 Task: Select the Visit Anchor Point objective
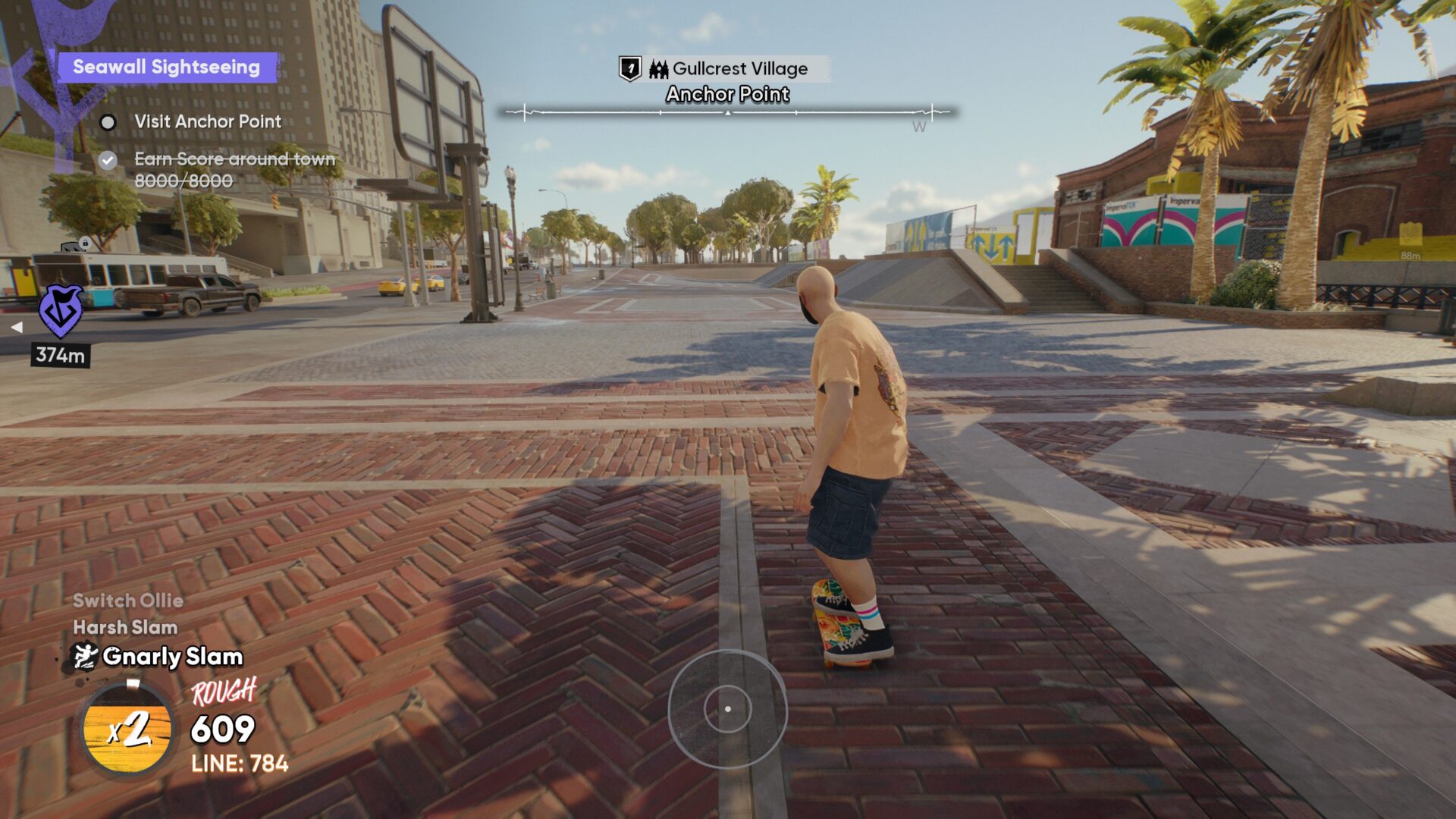[207, 121]
